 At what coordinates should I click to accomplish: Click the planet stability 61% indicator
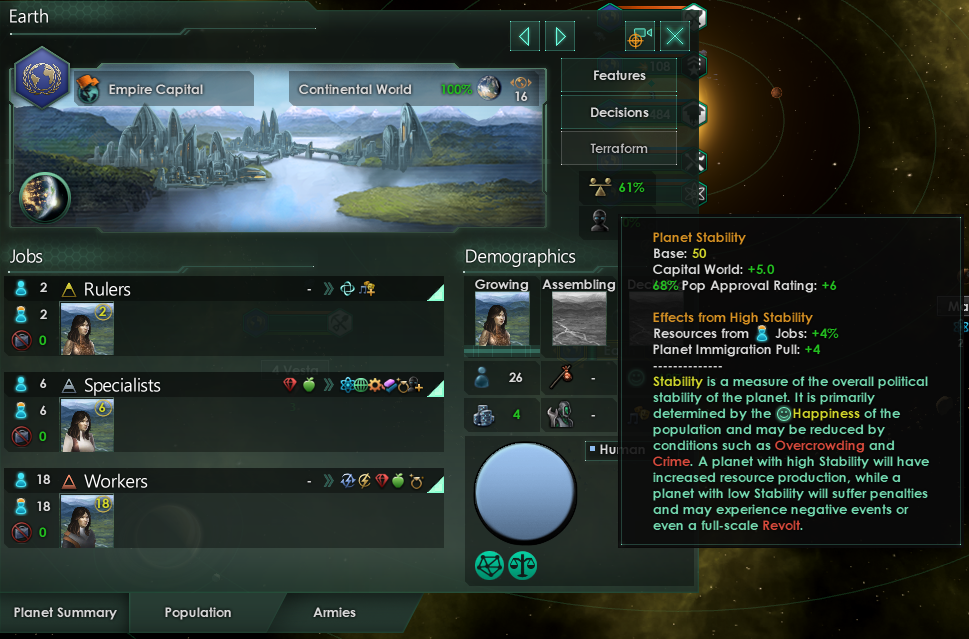(618, 187)
